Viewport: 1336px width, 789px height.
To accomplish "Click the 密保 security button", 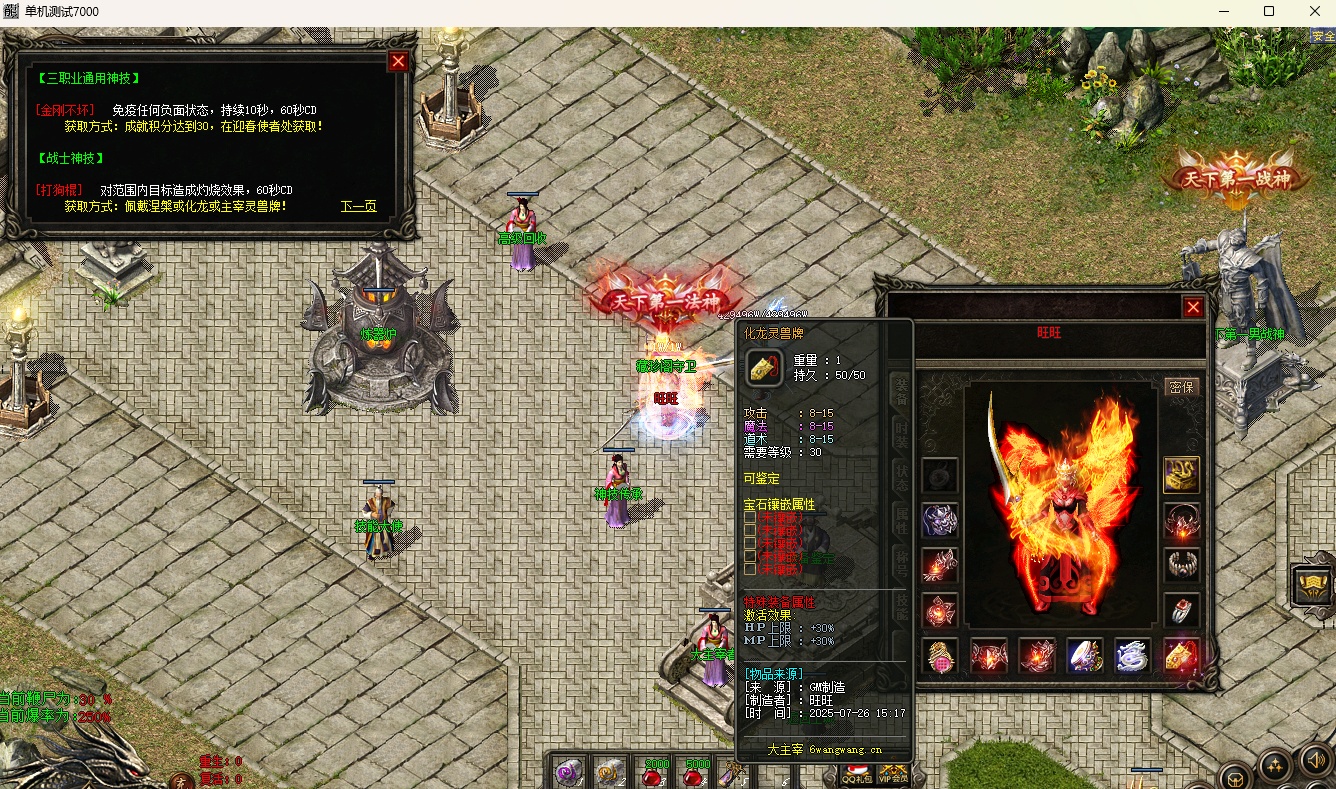I will [x=1182, y=387].
